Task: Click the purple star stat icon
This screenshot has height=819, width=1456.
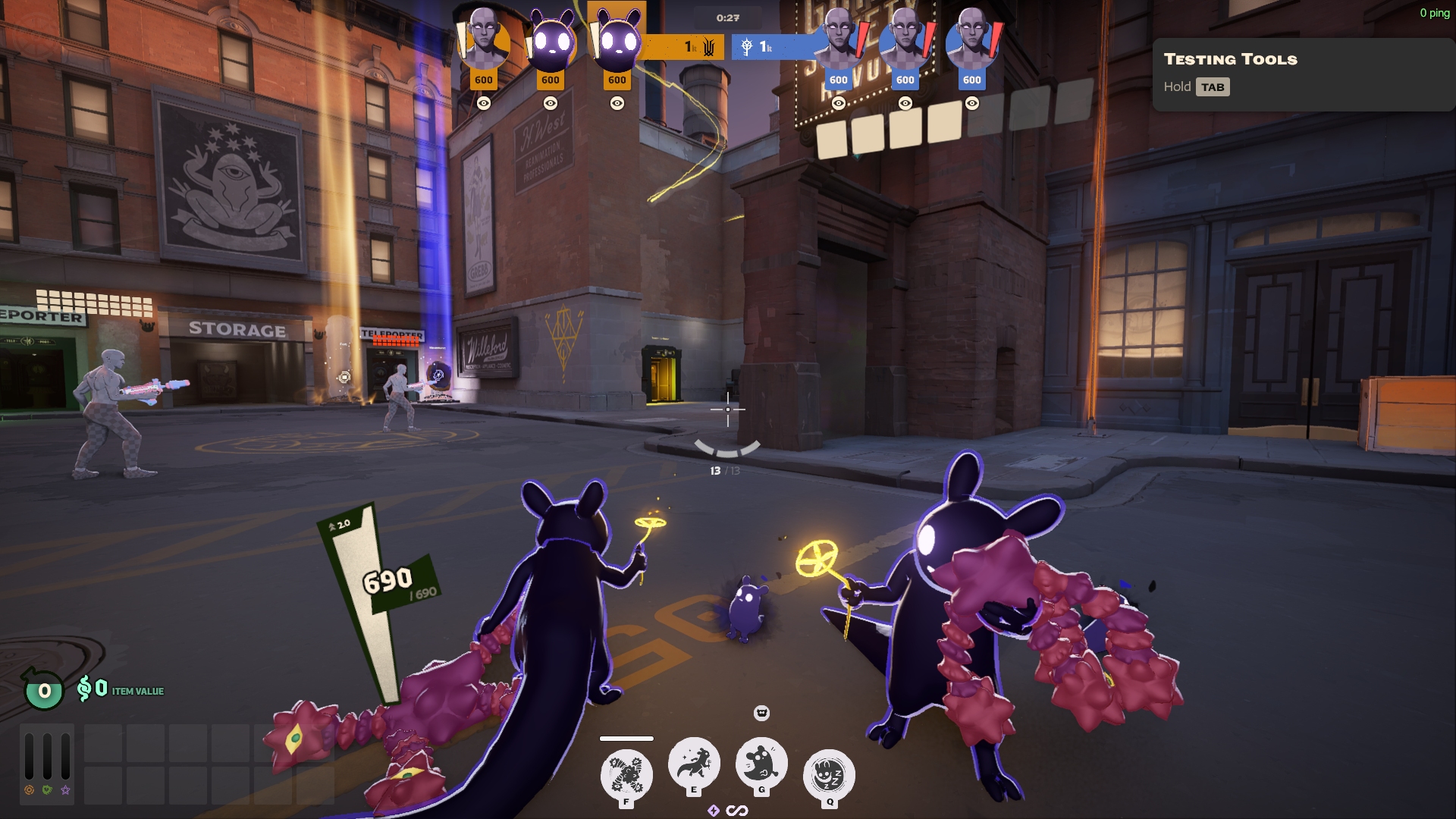Action: (66, 790)
